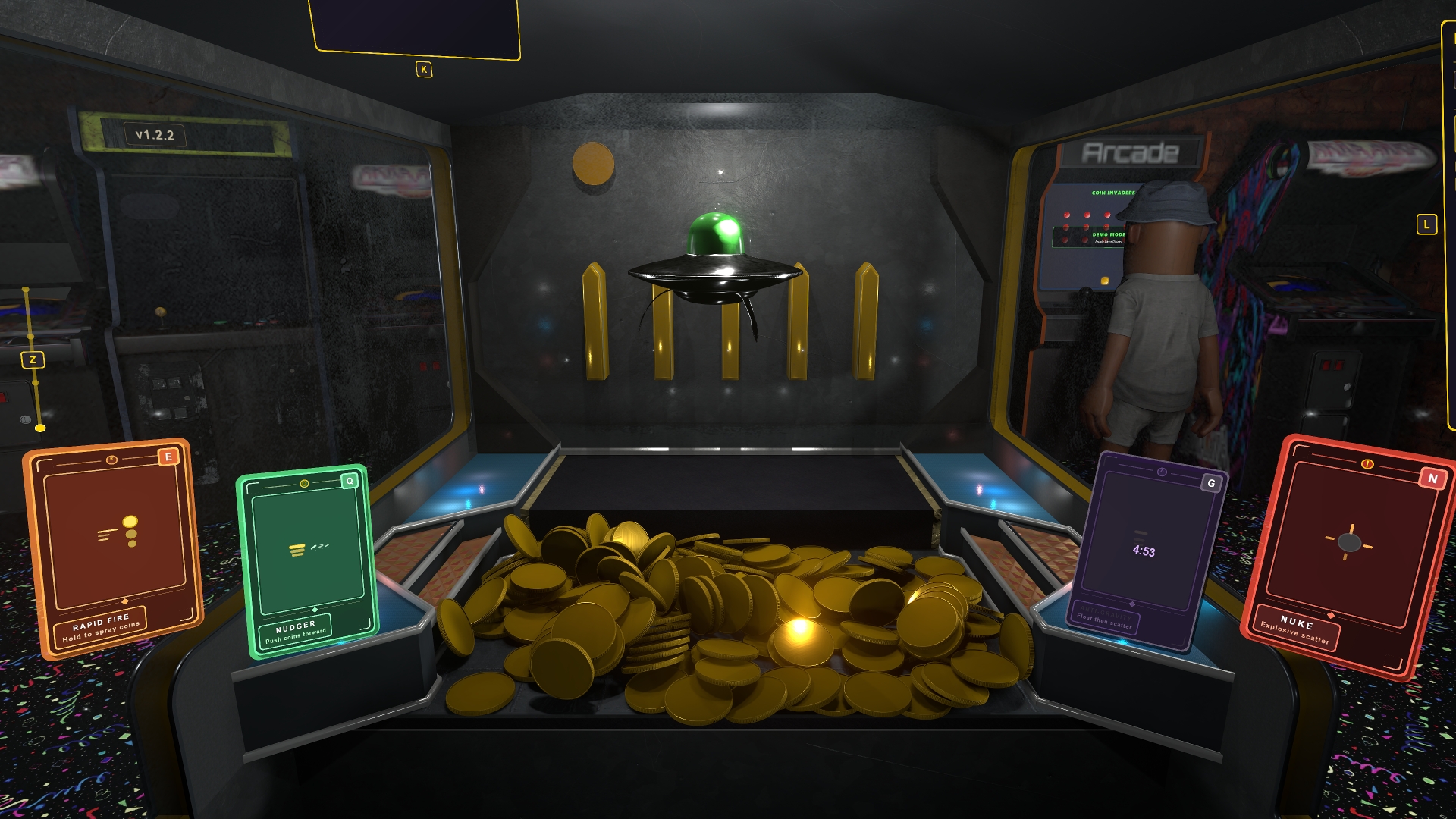Open the dark pull-down panel at top
This screenshot has height=819, width=1456.
click(x=416, y=27)
